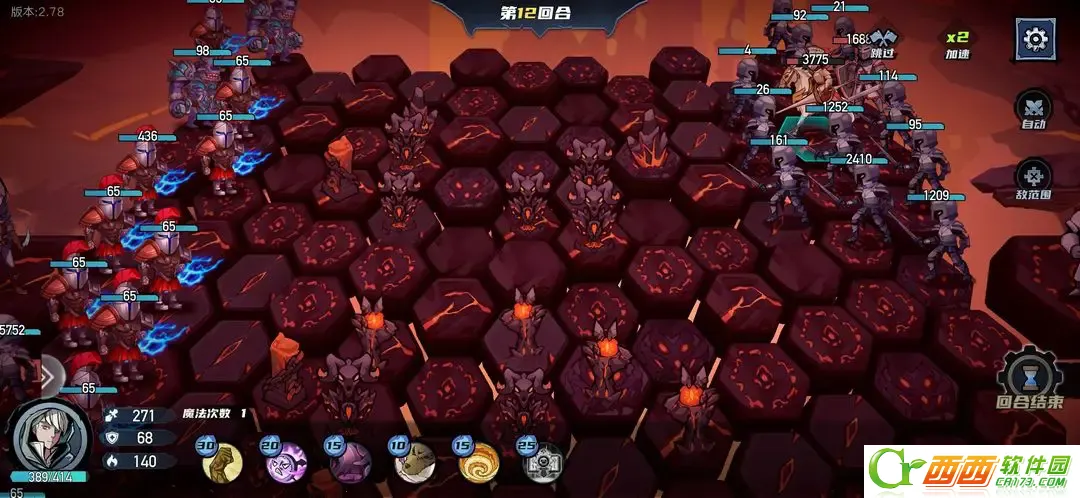
Task: Use the golden swirl spell costing 15
Action: coord(479,462)
